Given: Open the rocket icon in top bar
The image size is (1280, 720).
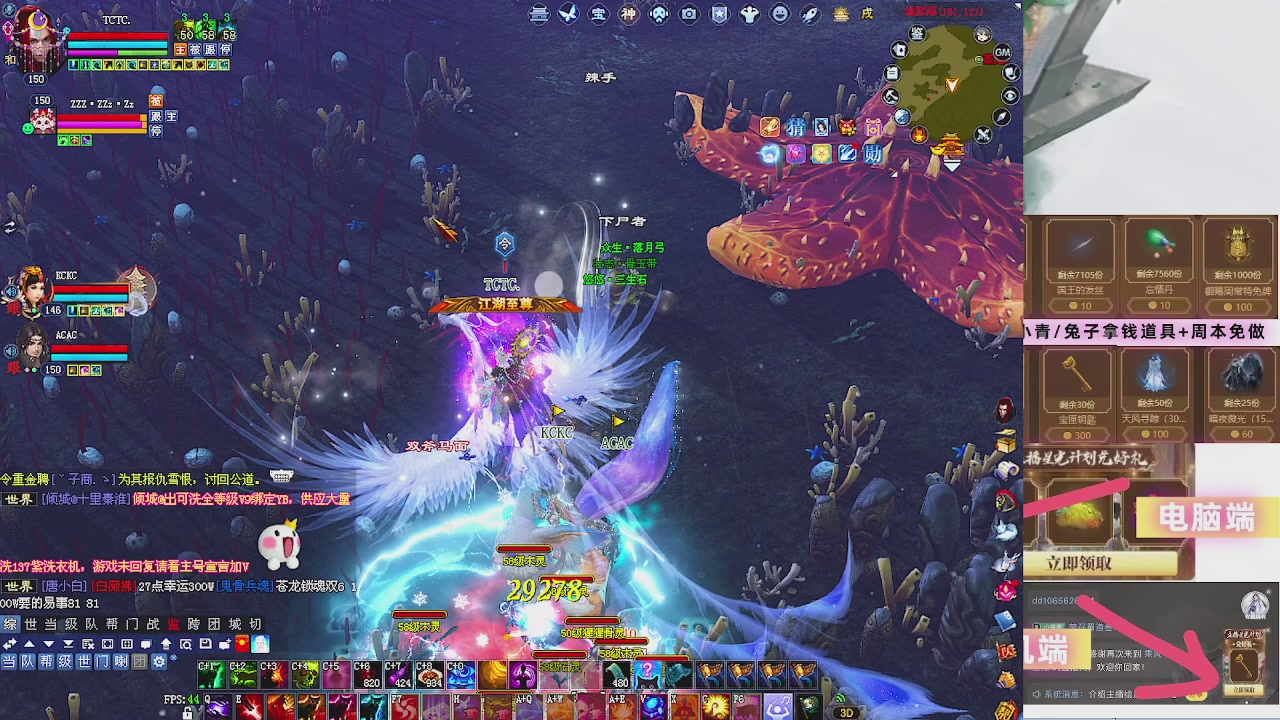Looking at the screenshot, I should pos(810,14).
